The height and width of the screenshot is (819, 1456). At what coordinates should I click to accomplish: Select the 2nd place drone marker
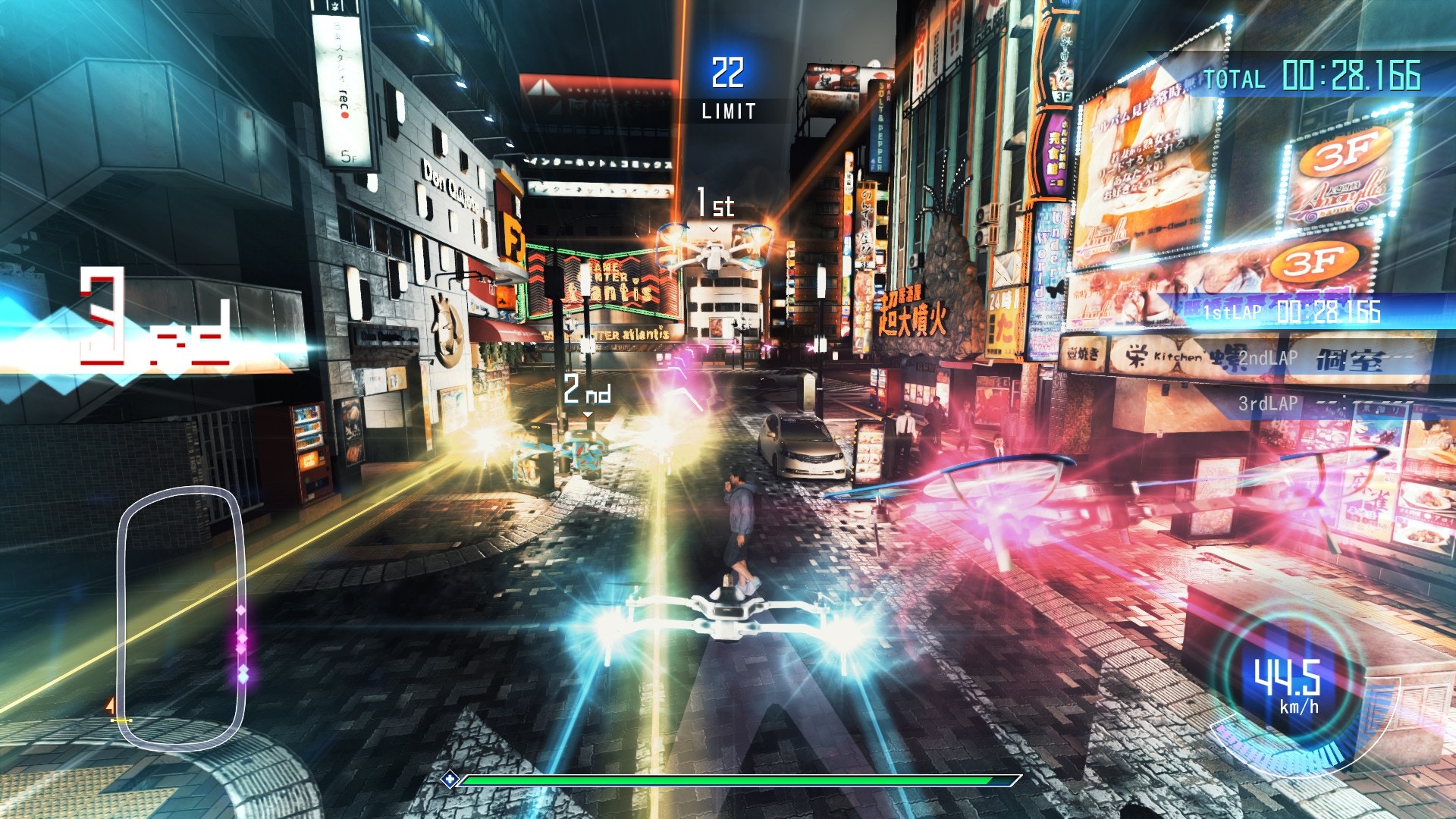(x=587, y=391)
